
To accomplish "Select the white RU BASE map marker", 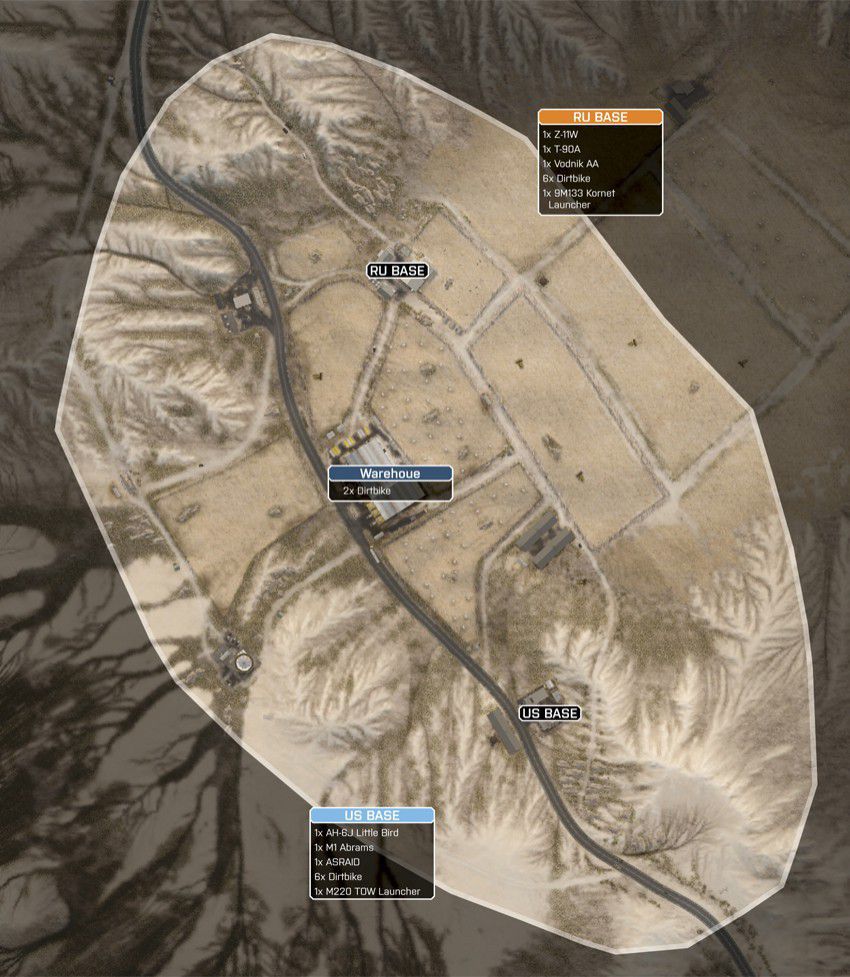I will point(397,270).
